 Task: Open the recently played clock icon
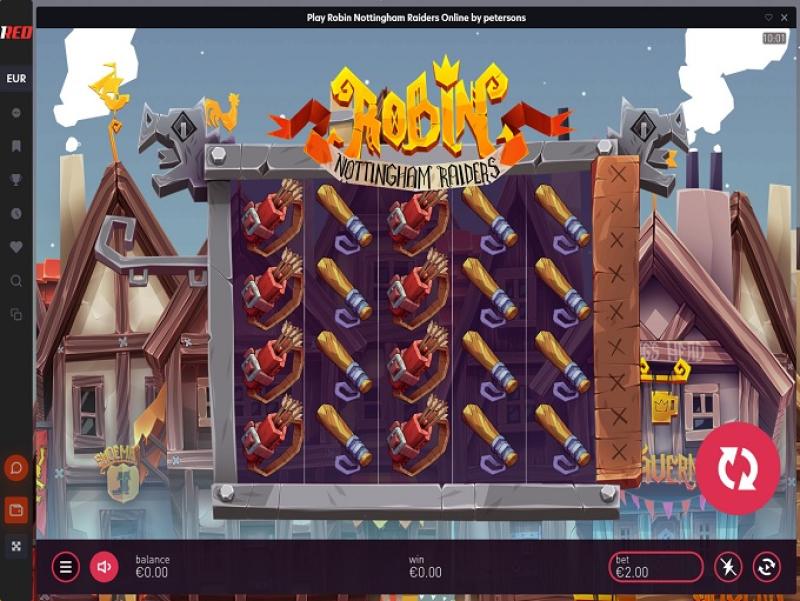tap(16, 214)
